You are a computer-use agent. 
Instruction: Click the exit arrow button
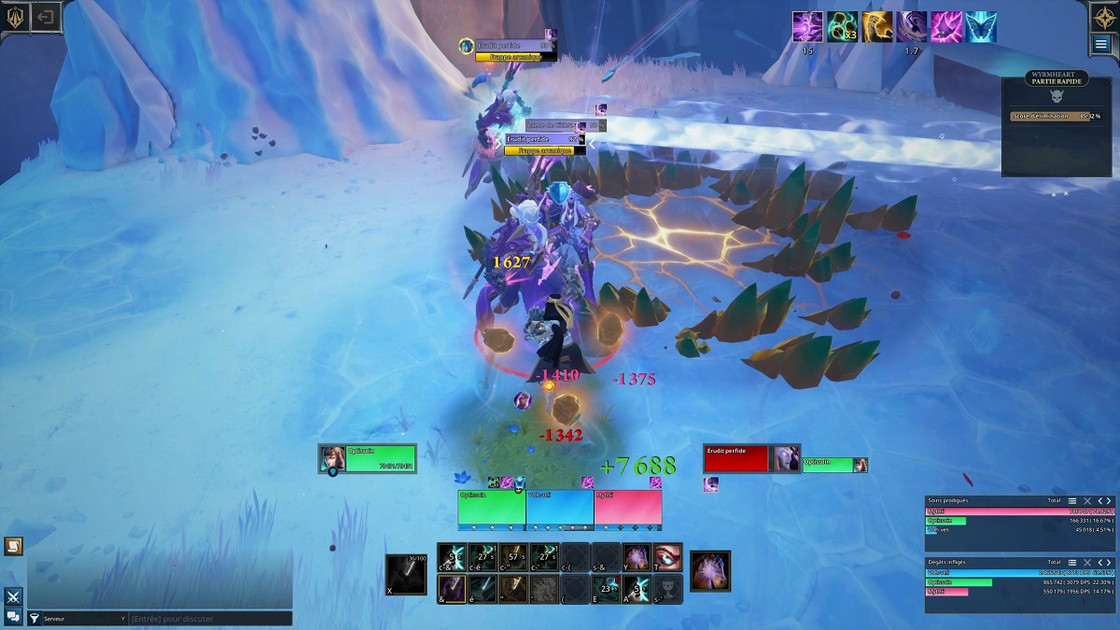pos(45,17)
